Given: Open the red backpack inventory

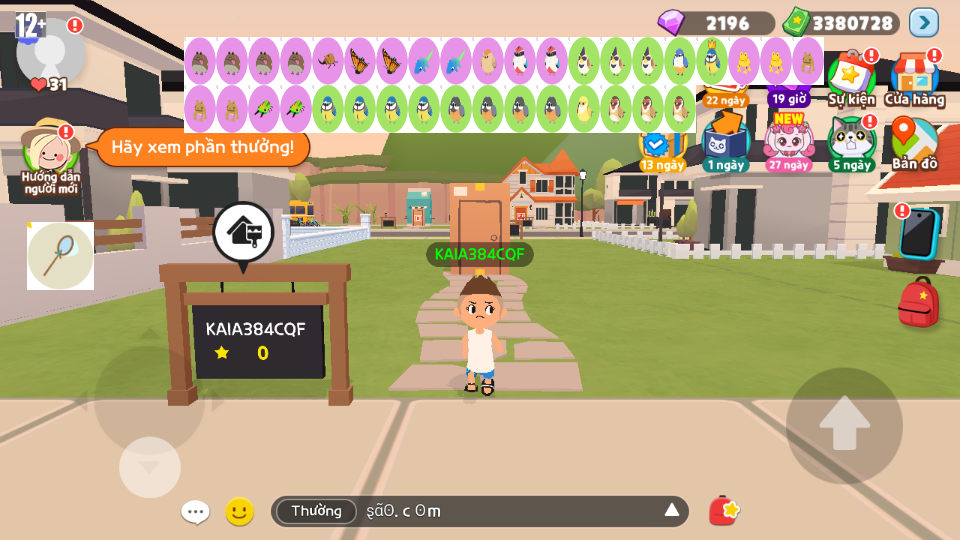Looking at the screenshot, I should (x=918, y=303).
